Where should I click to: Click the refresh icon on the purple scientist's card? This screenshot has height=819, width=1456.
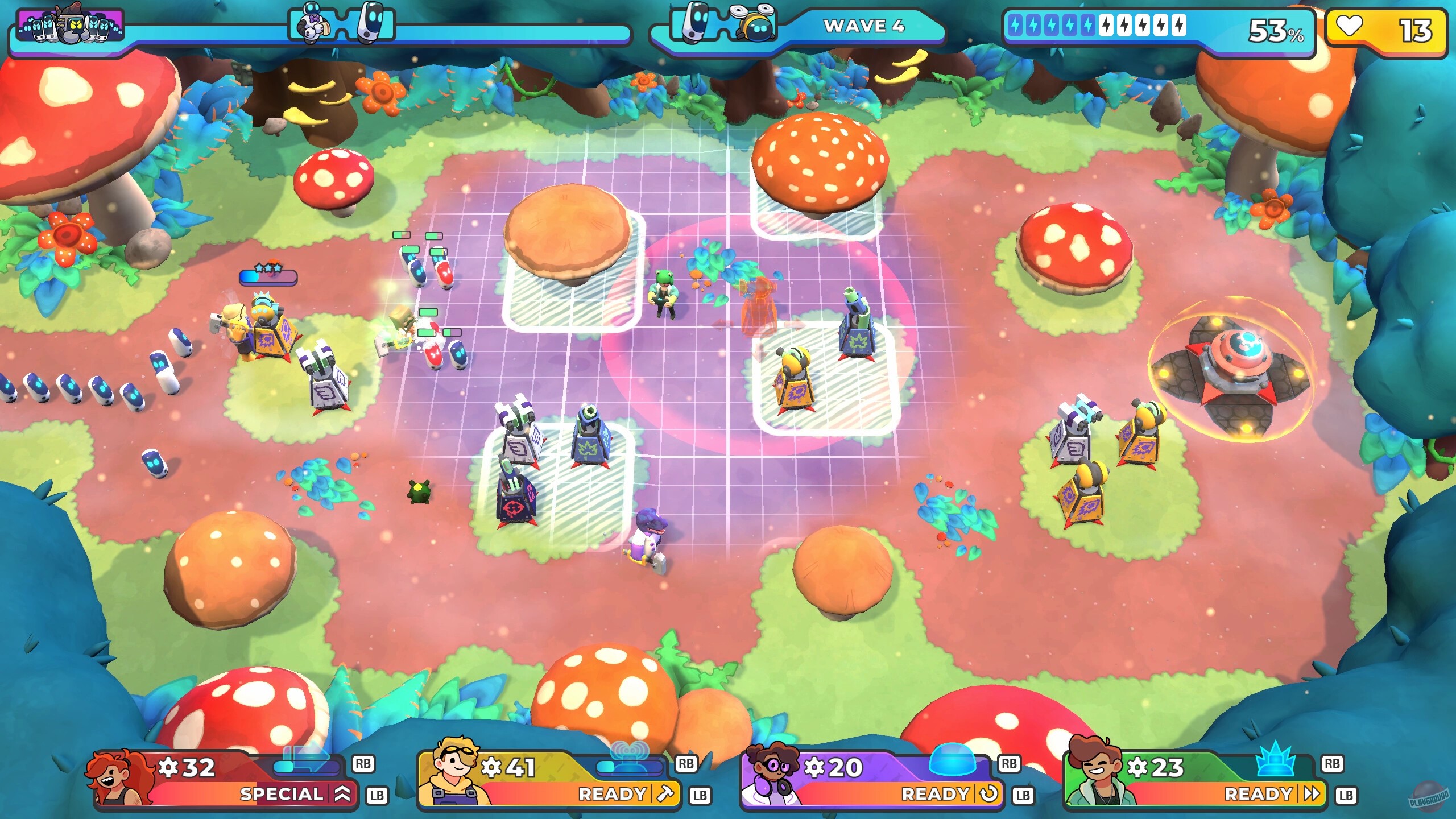(x=988, y=794)
